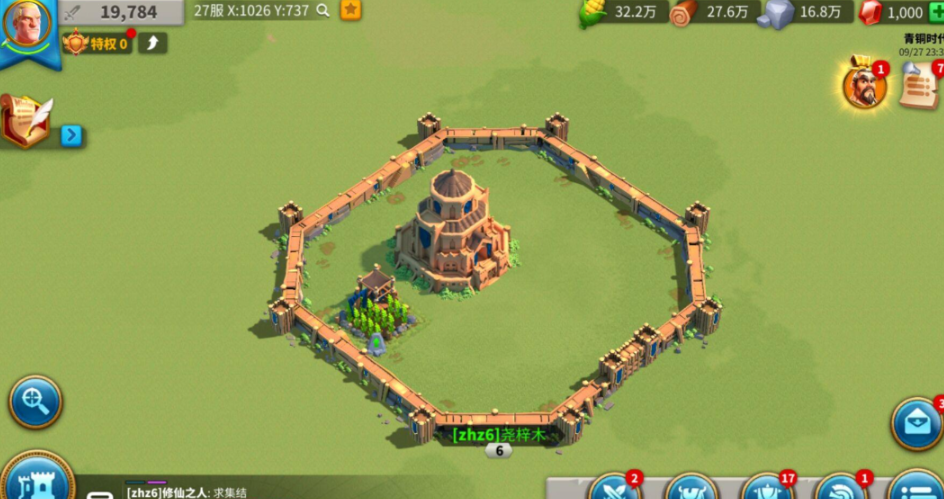Search coordinates with the magnifier icon
Viewport: 944px width, 499px height.
[x=323, y=10]
